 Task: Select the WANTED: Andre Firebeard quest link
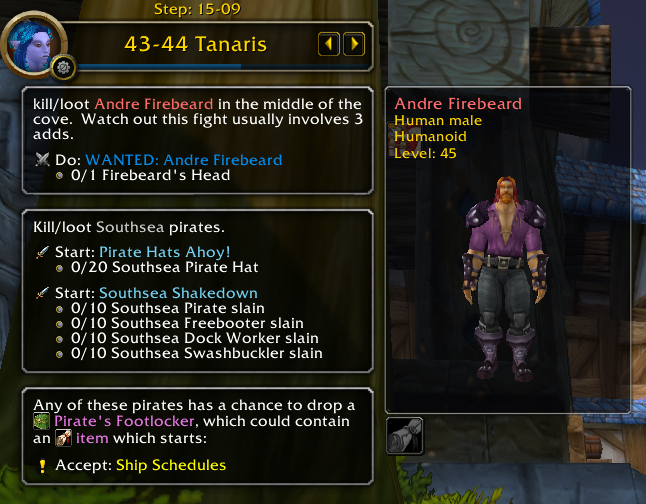[183, 159]
